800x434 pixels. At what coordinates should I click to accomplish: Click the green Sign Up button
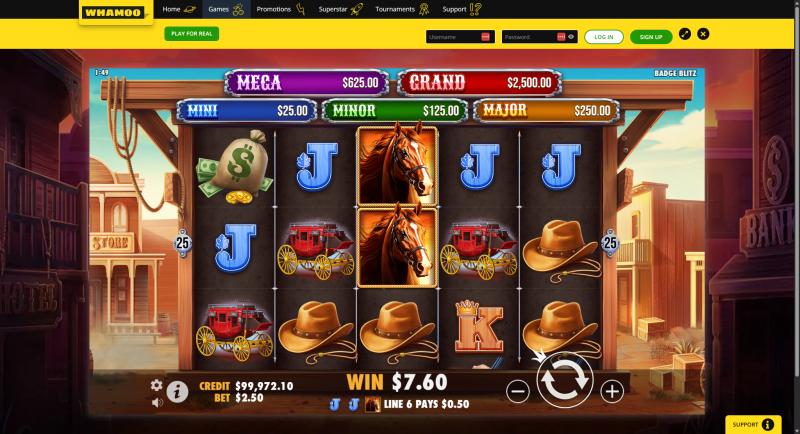point(651,36)
